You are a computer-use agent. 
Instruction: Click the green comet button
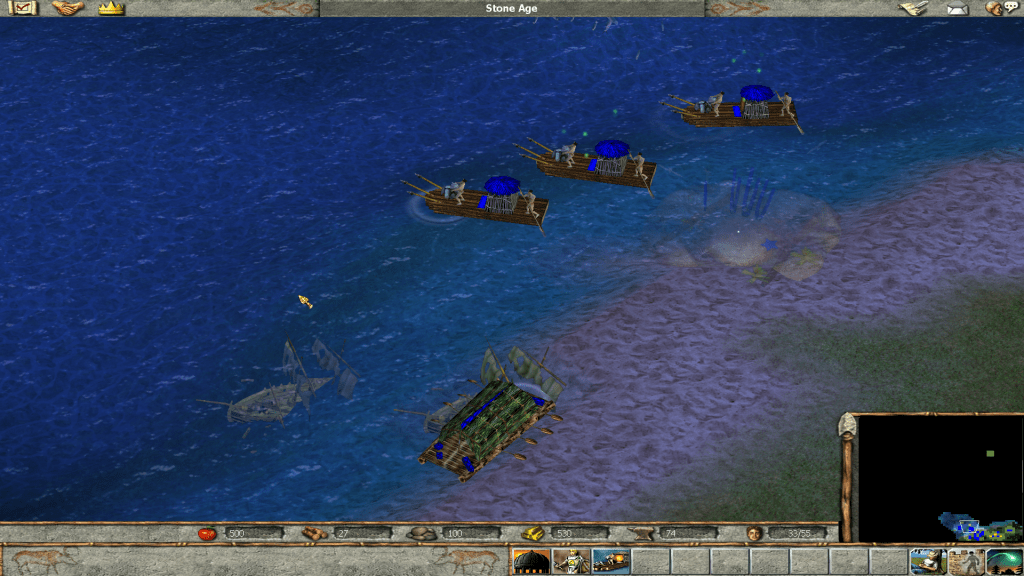point(1003,561)
